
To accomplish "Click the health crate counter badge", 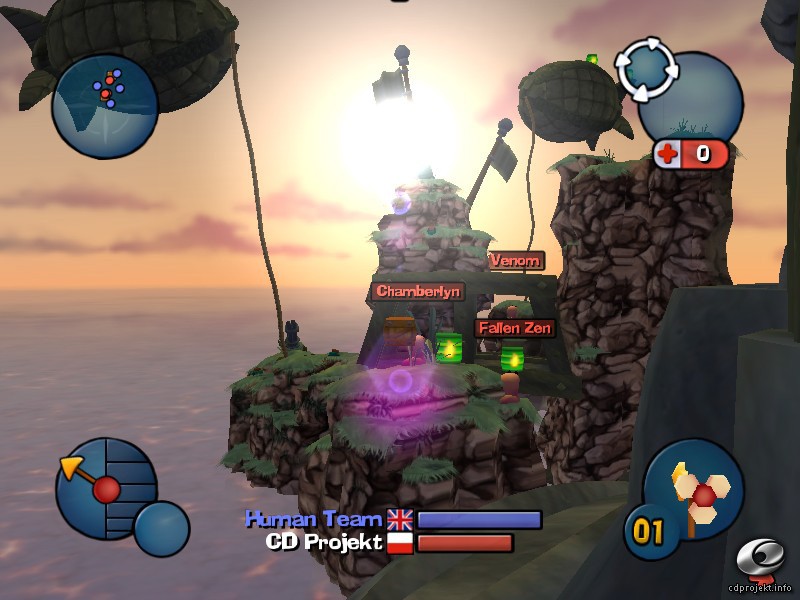I will [x=692, y=153].
